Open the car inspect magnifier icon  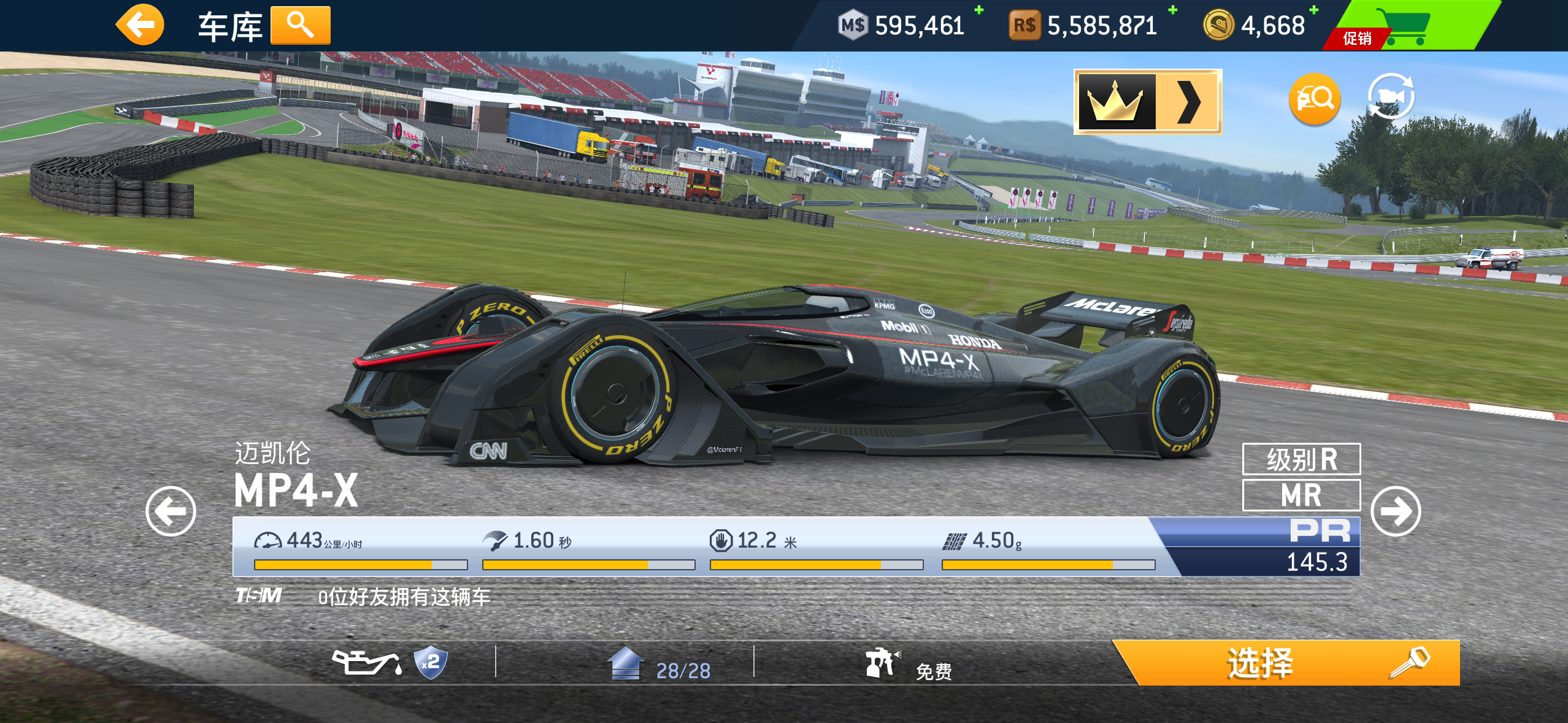tap(1314, 99)
